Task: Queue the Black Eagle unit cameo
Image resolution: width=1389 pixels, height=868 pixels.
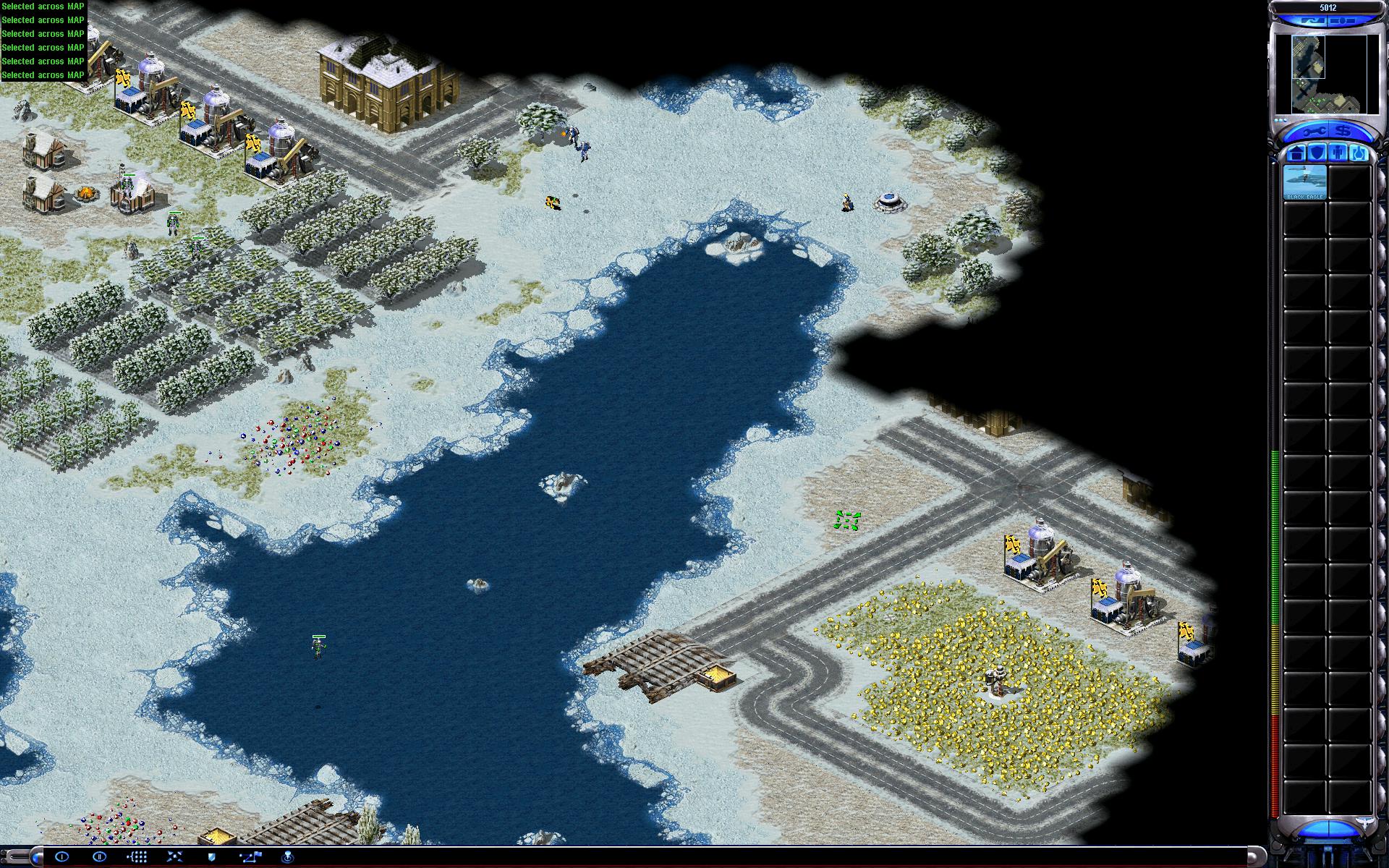Action: (x=1304, y=182)
